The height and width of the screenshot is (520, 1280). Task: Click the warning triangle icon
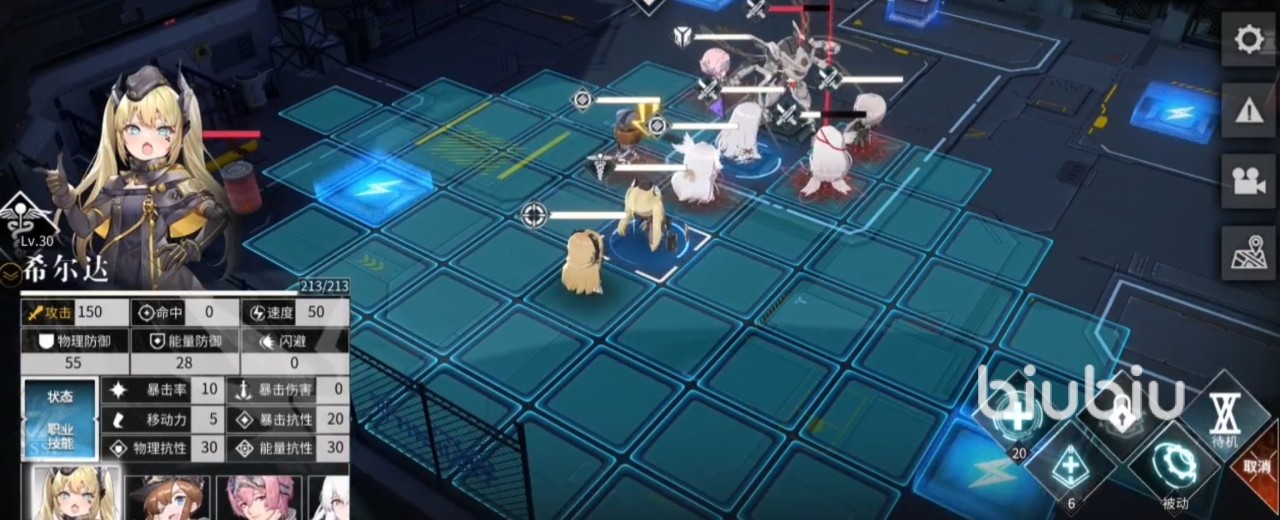click(1247, 110)
